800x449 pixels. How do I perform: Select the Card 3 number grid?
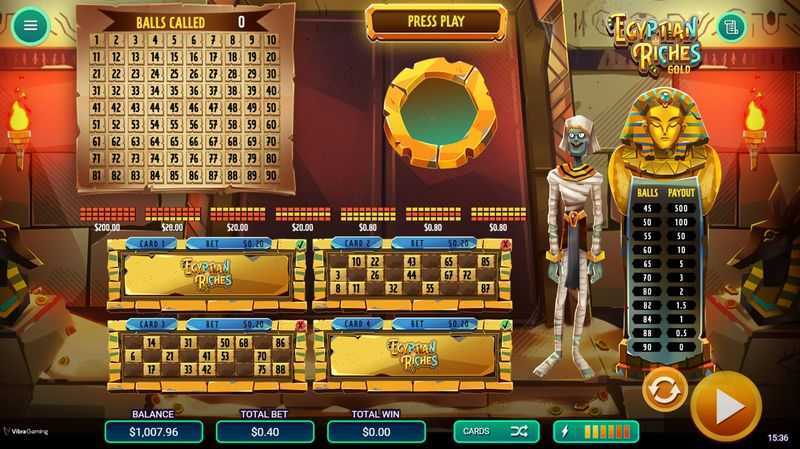pyautogui.click(x=205, y=355)
